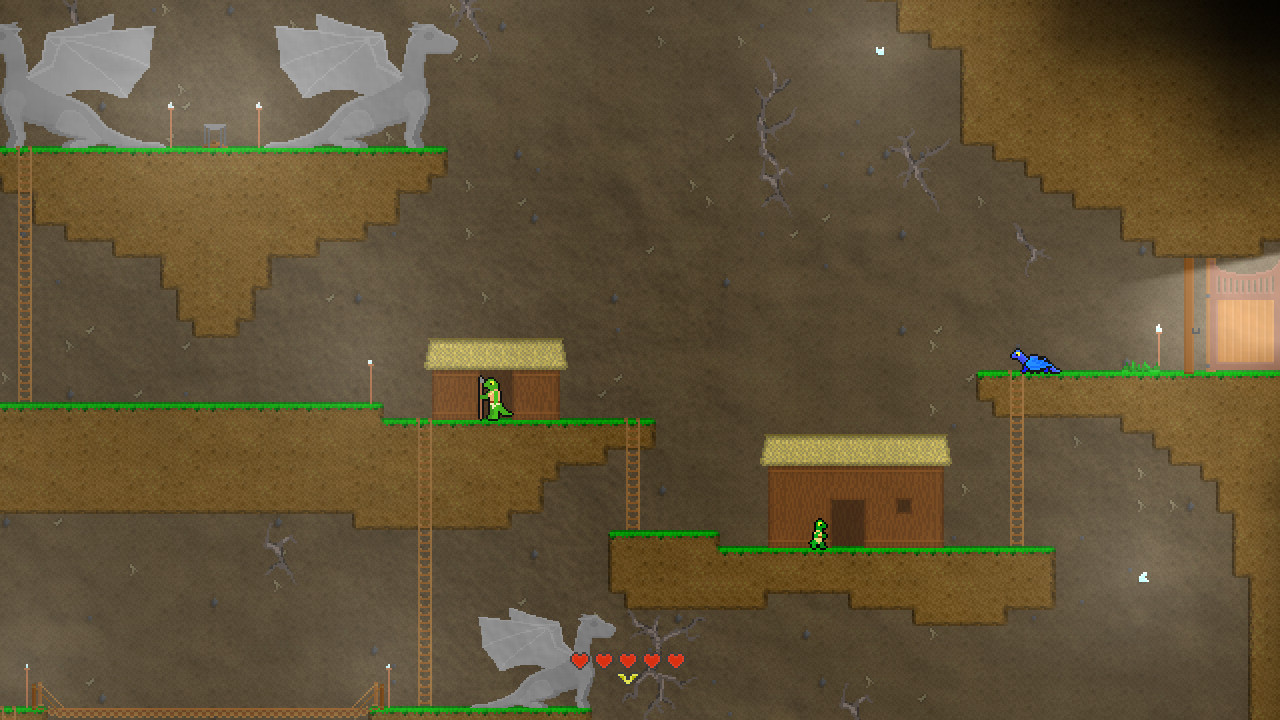Select the blue bird perched on the ledge
Viewport: 1280px width, 720px height.
[x=1031, y=362]
